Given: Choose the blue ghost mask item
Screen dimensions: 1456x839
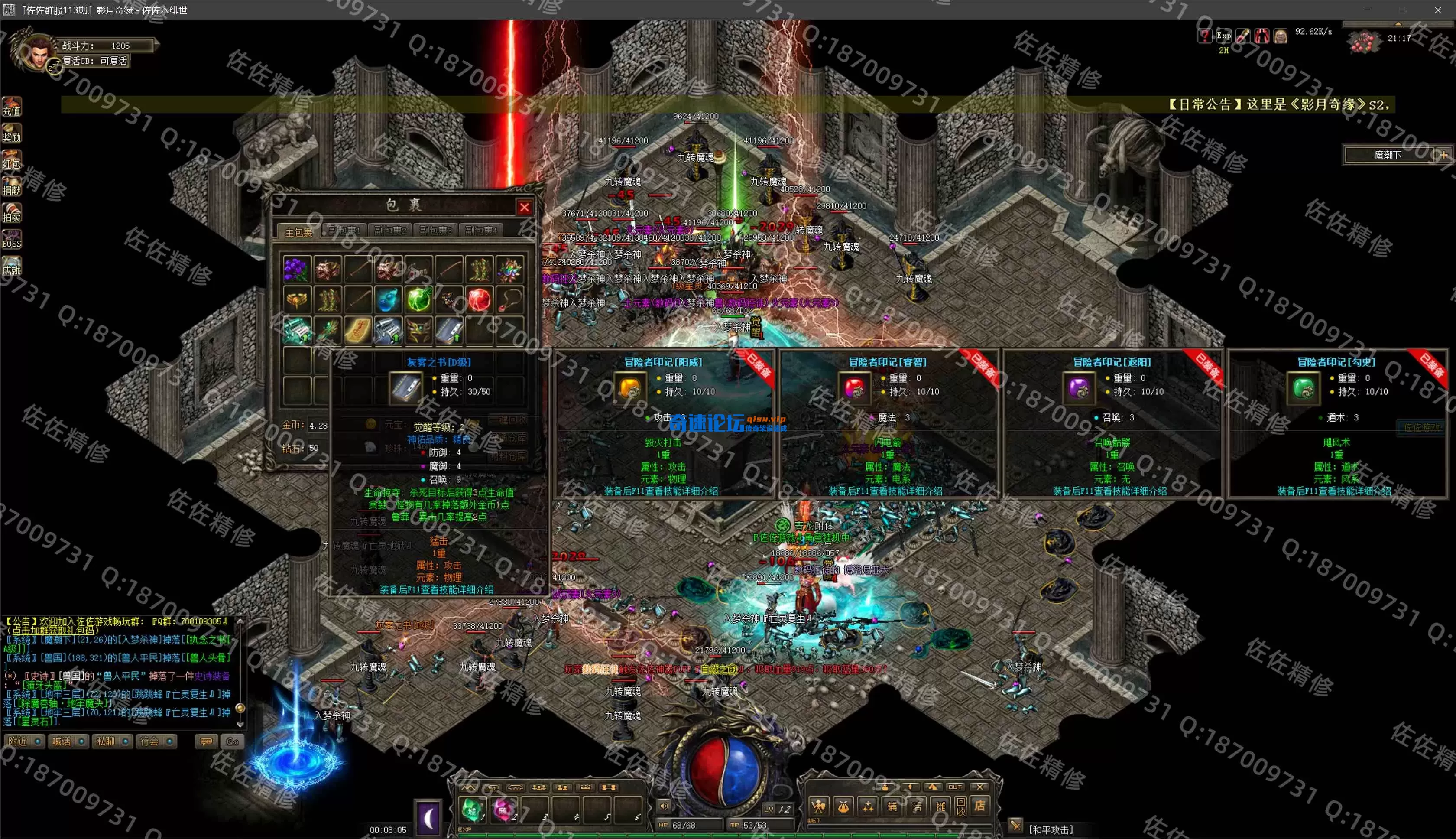Looking at the screenshot, I should (x=388, y=299).
